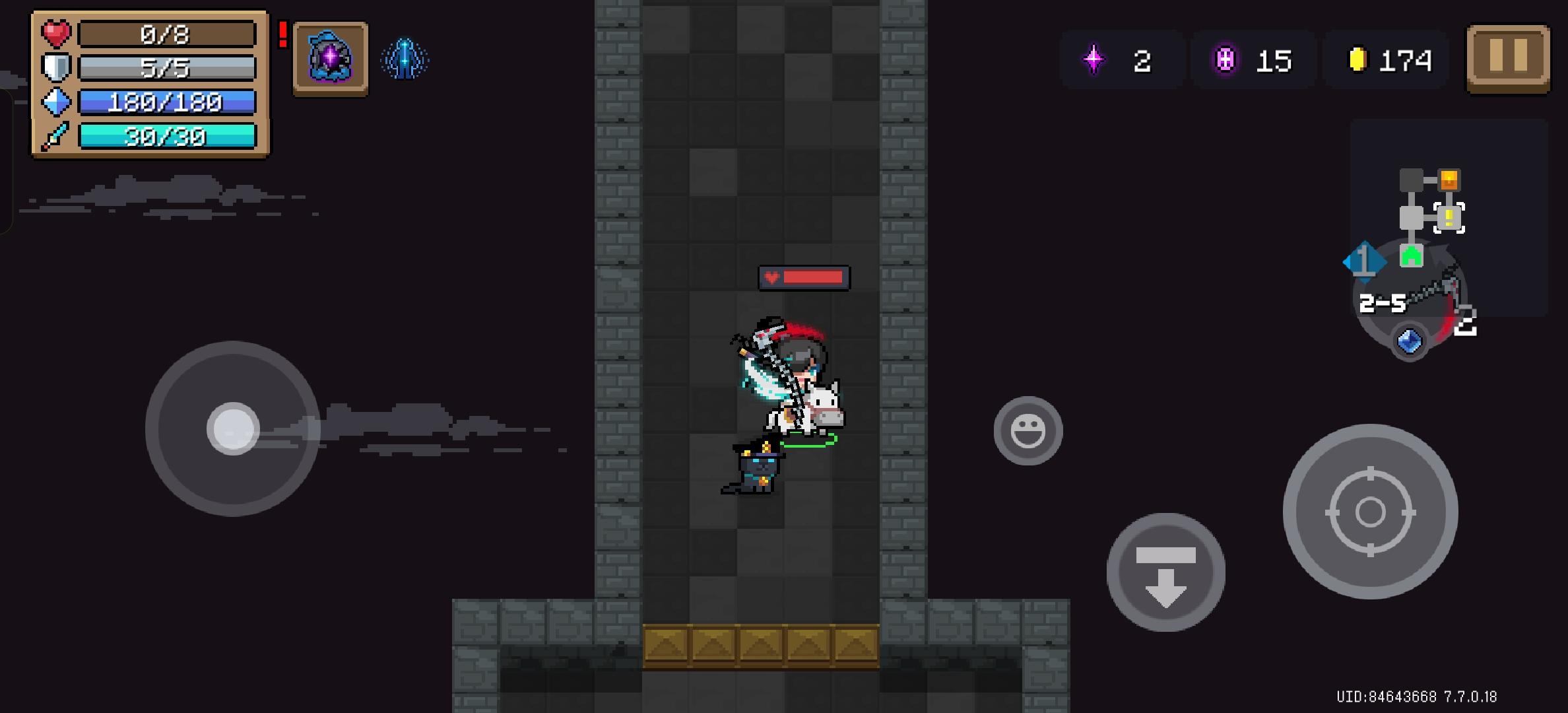The width and height of the screenshot is (1568, 713).
Task: Tap the 180/180 mana bar
Action: [x=168, y=102]
